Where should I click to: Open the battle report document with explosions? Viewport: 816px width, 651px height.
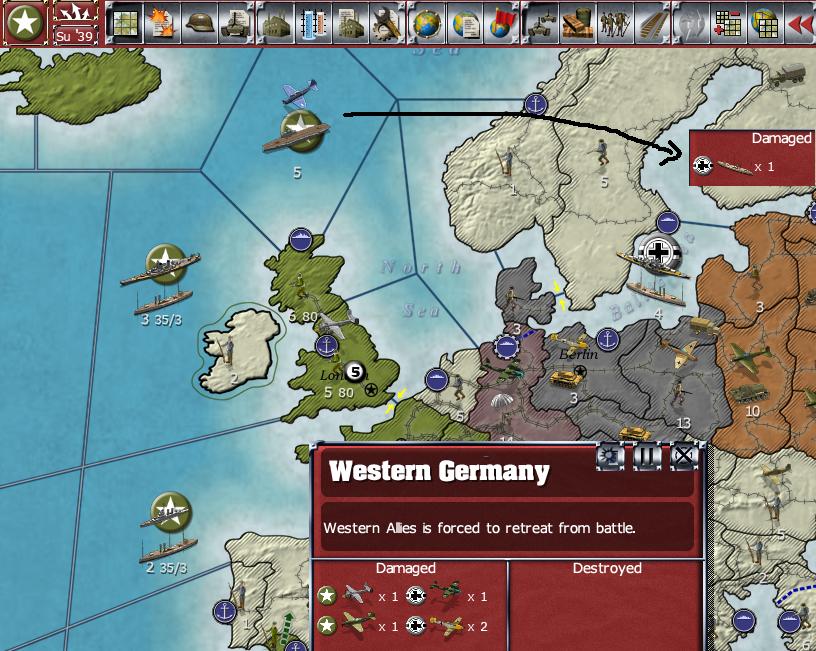(x=164, y=23)
